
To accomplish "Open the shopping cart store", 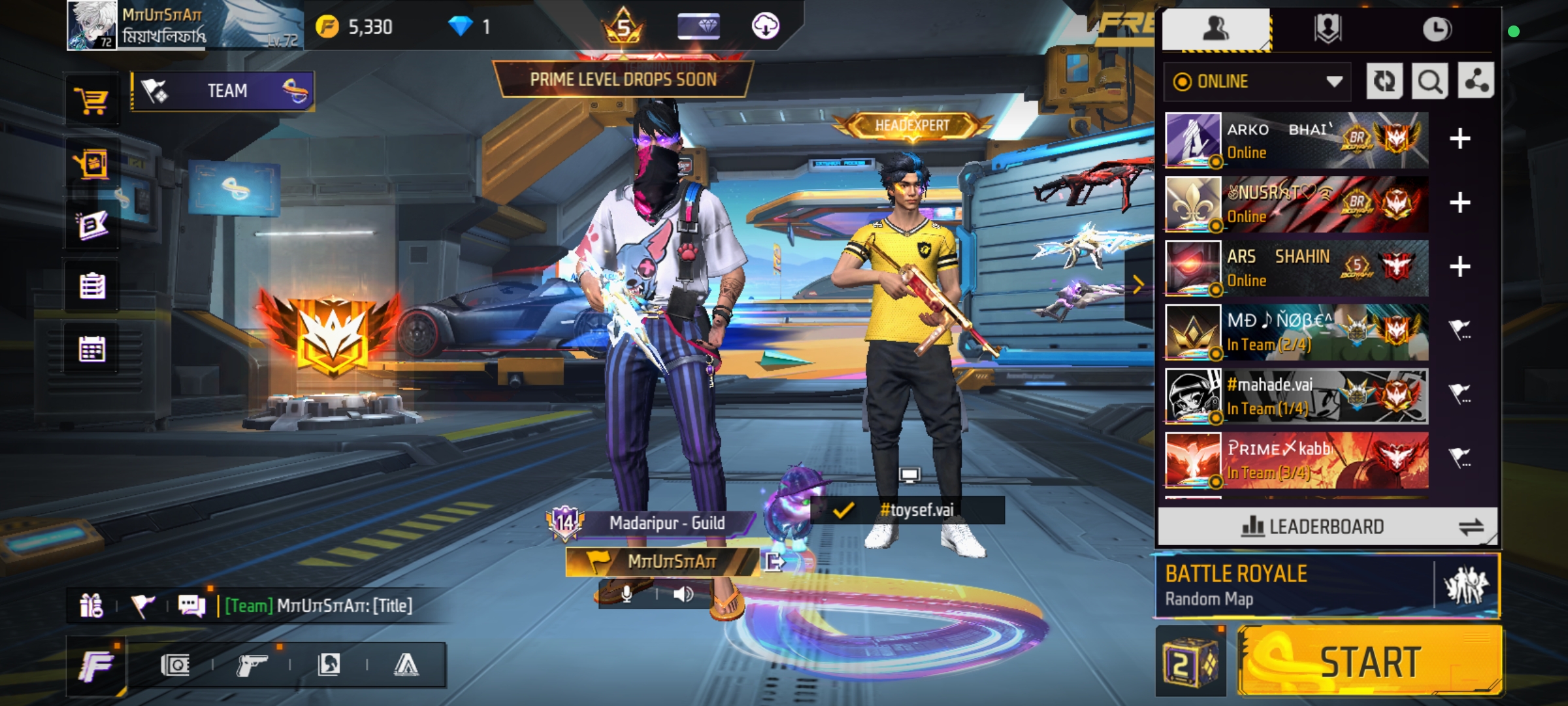I will pyautogui.click(x=91, y=101).
